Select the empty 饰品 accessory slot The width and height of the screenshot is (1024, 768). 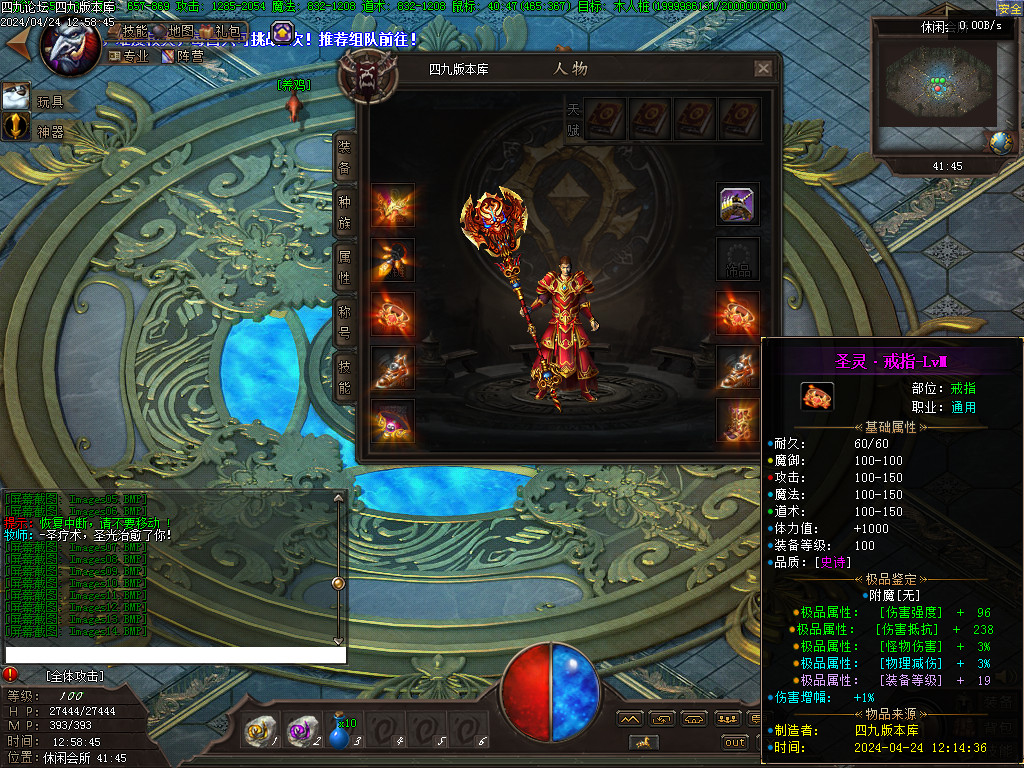click(x=737, y=260)
